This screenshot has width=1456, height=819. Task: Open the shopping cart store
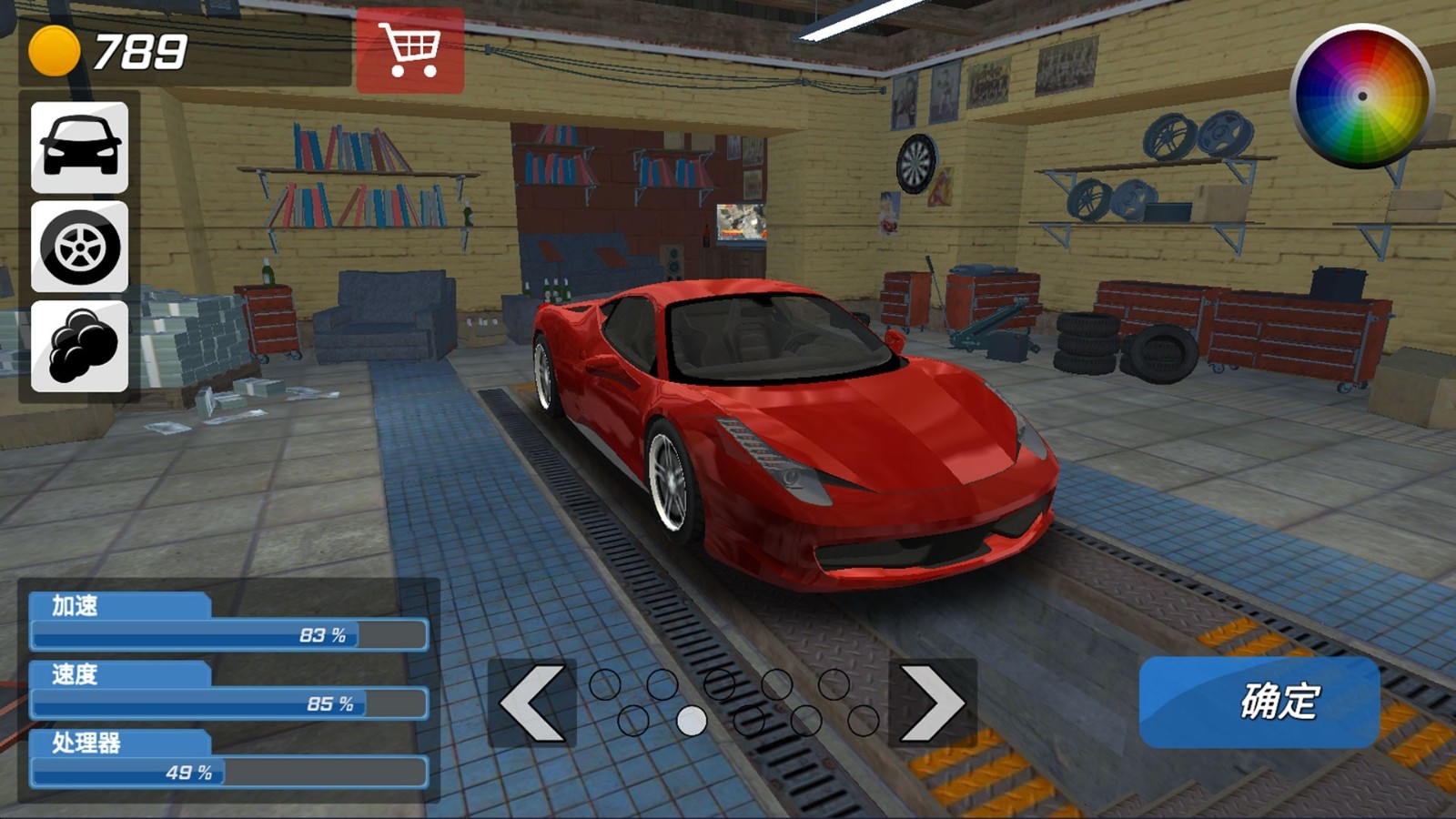click(x=411, y=50)
